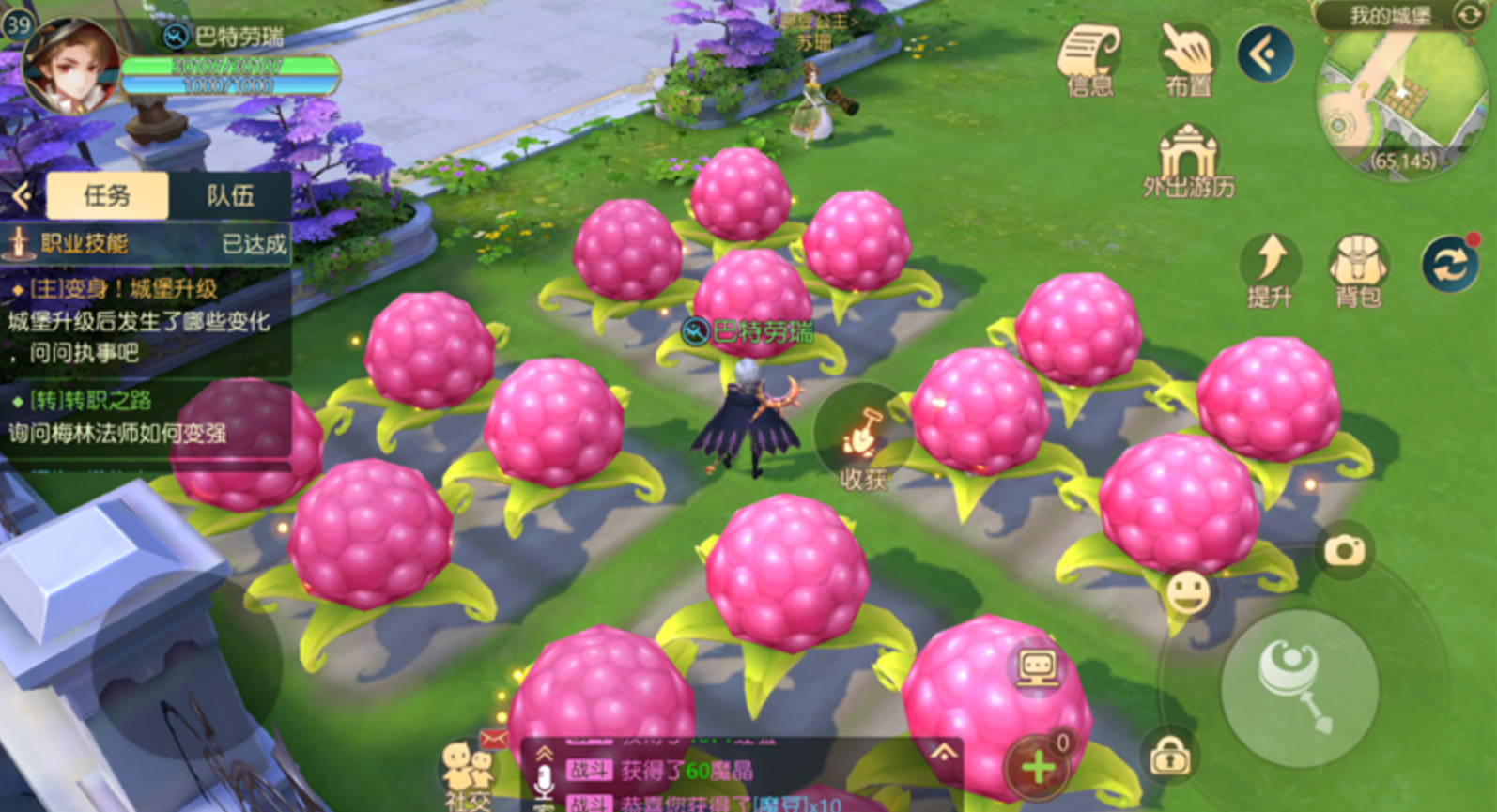Viewport: 1497px width, 812px height.
Task: Click the blue circular swap arrows icon
Action: 1449,265
